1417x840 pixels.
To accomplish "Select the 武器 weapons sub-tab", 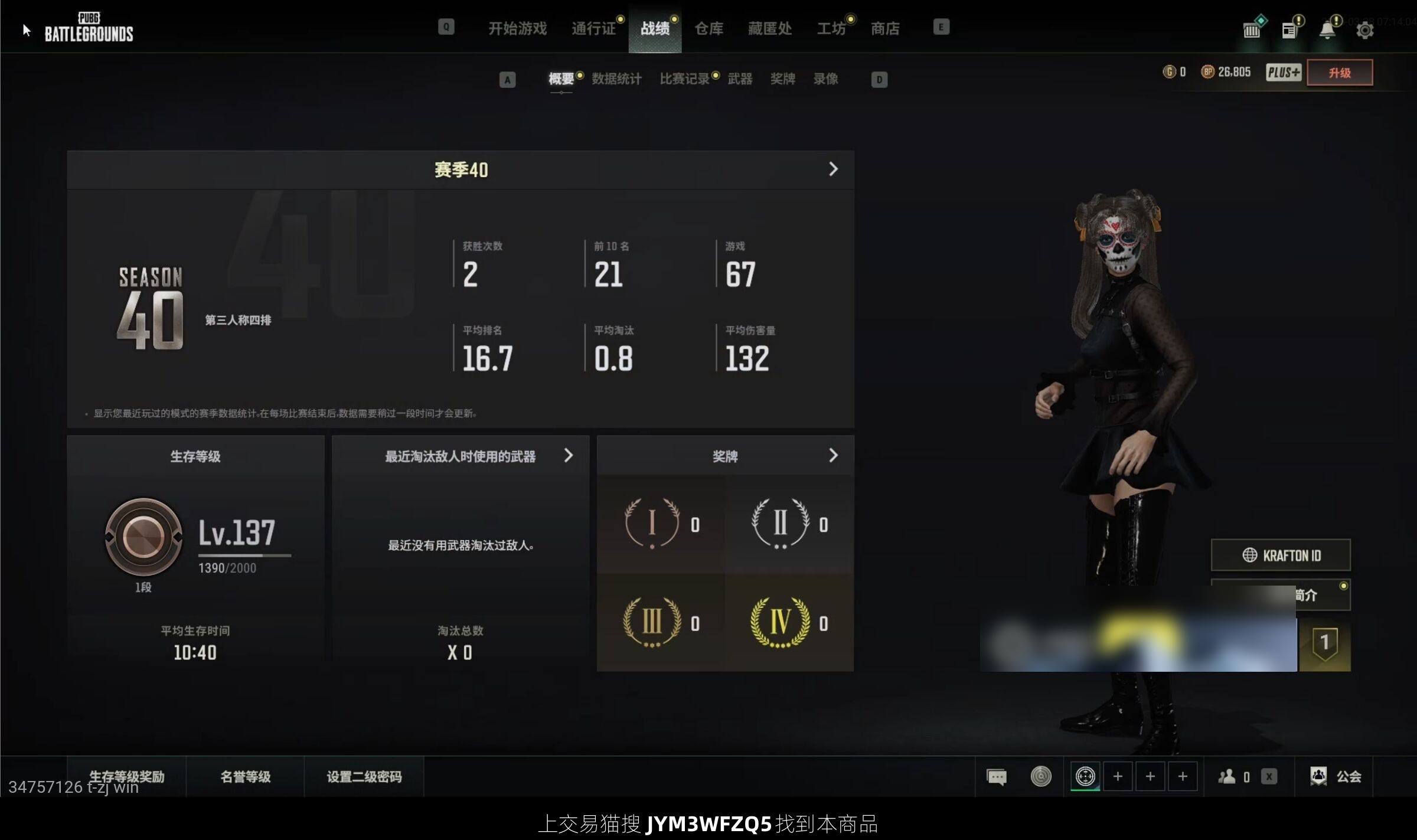I will (740, 79).
